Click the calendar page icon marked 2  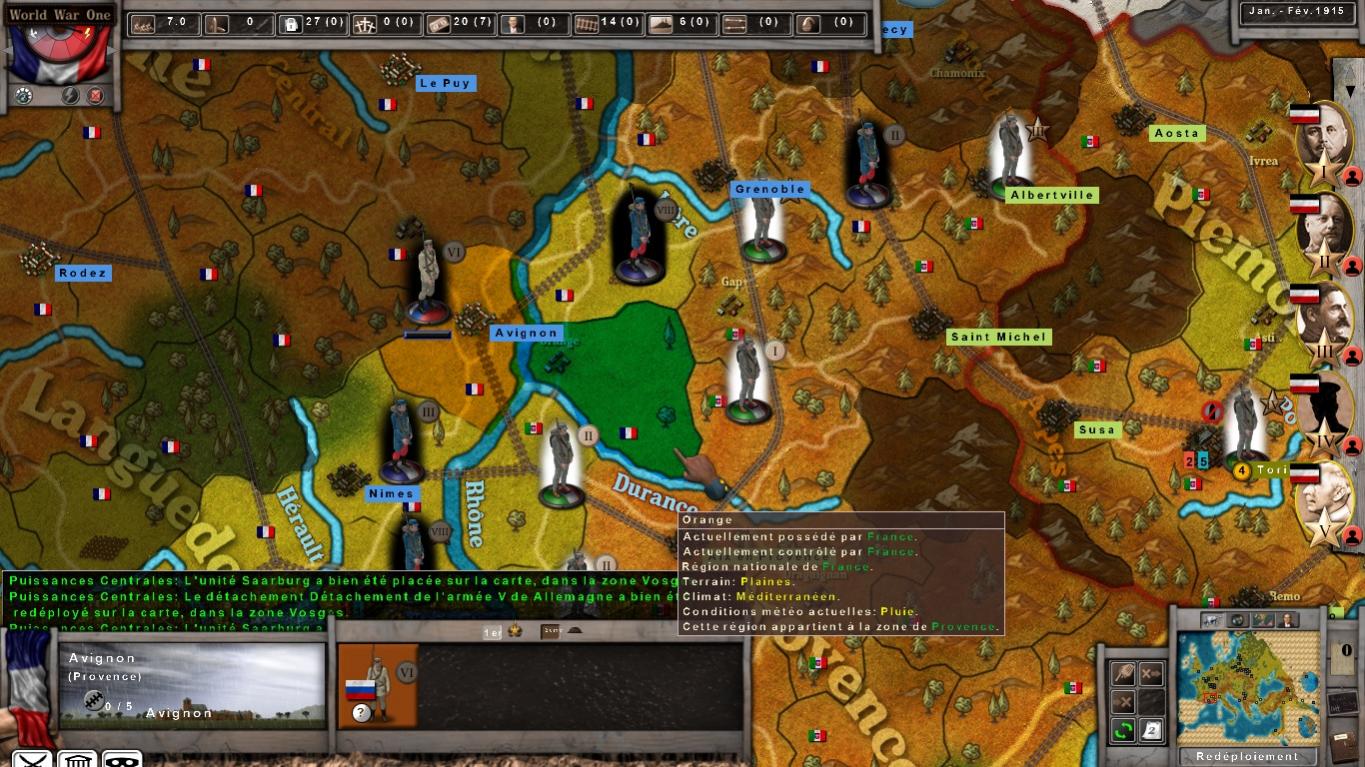point(1152,730)
